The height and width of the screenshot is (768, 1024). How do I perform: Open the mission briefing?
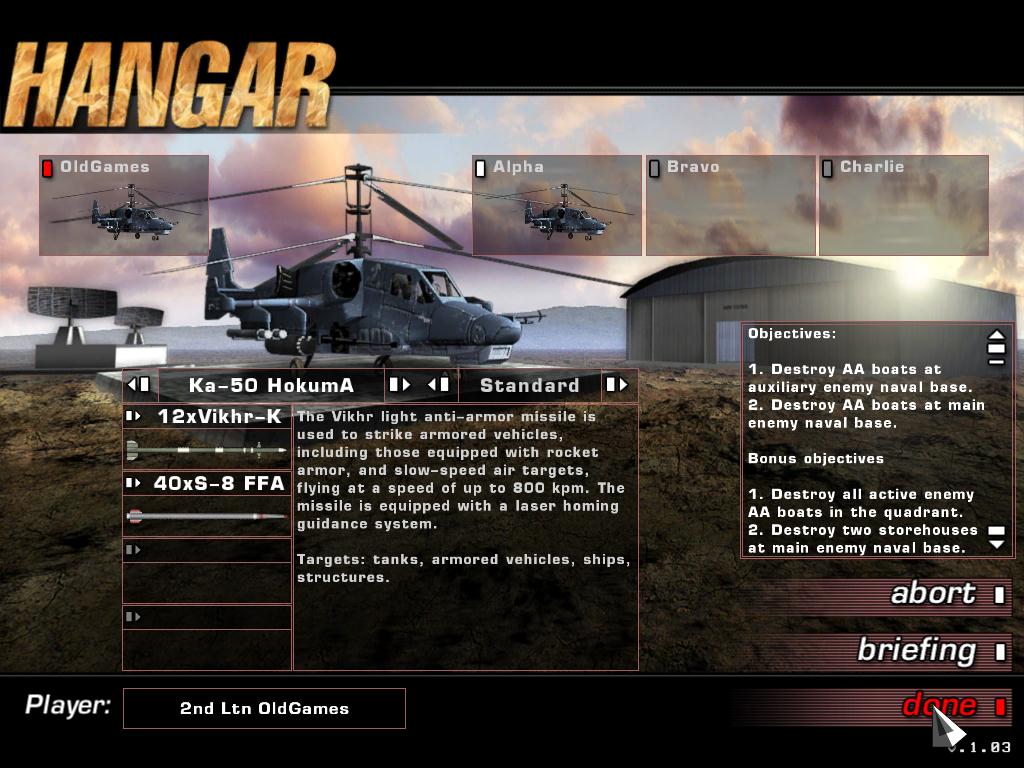pyautogui.click(x=916, y=651)
